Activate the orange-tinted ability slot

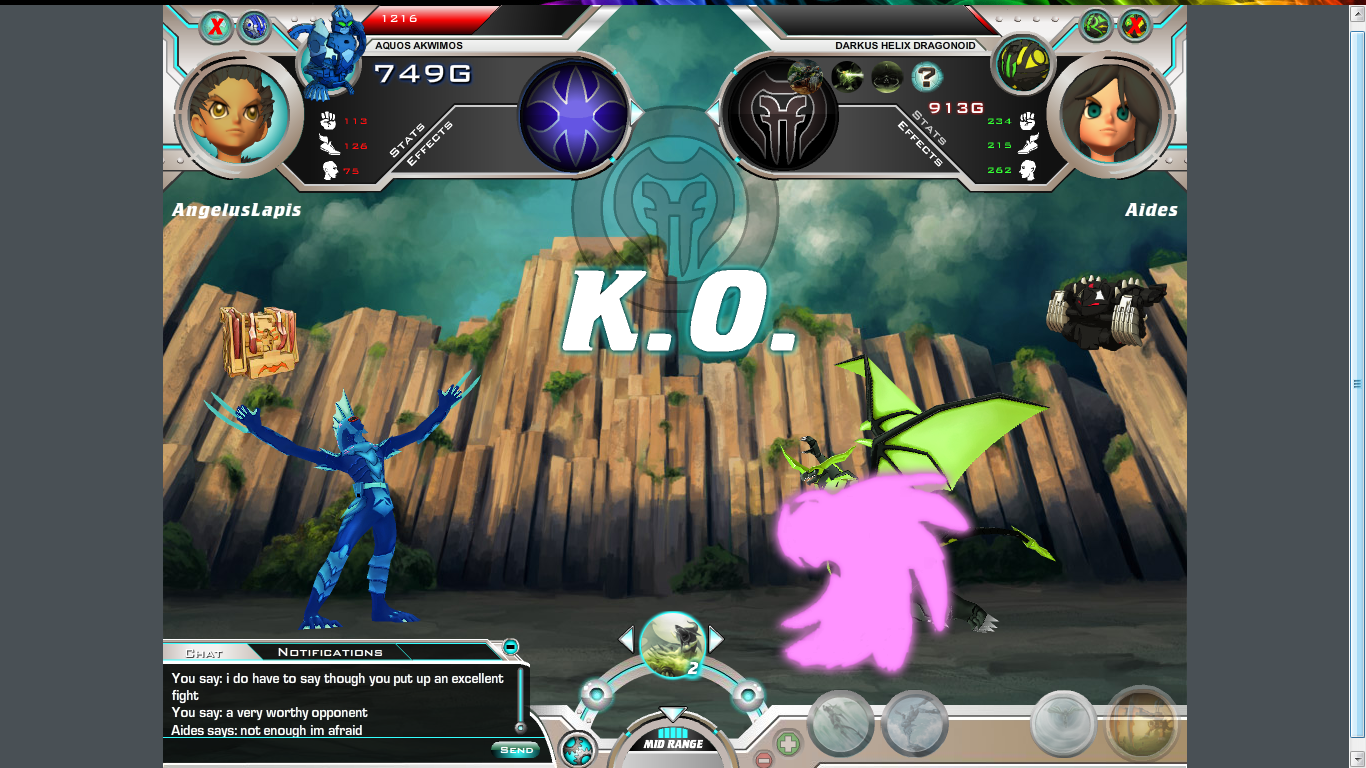pos(1142,723)
